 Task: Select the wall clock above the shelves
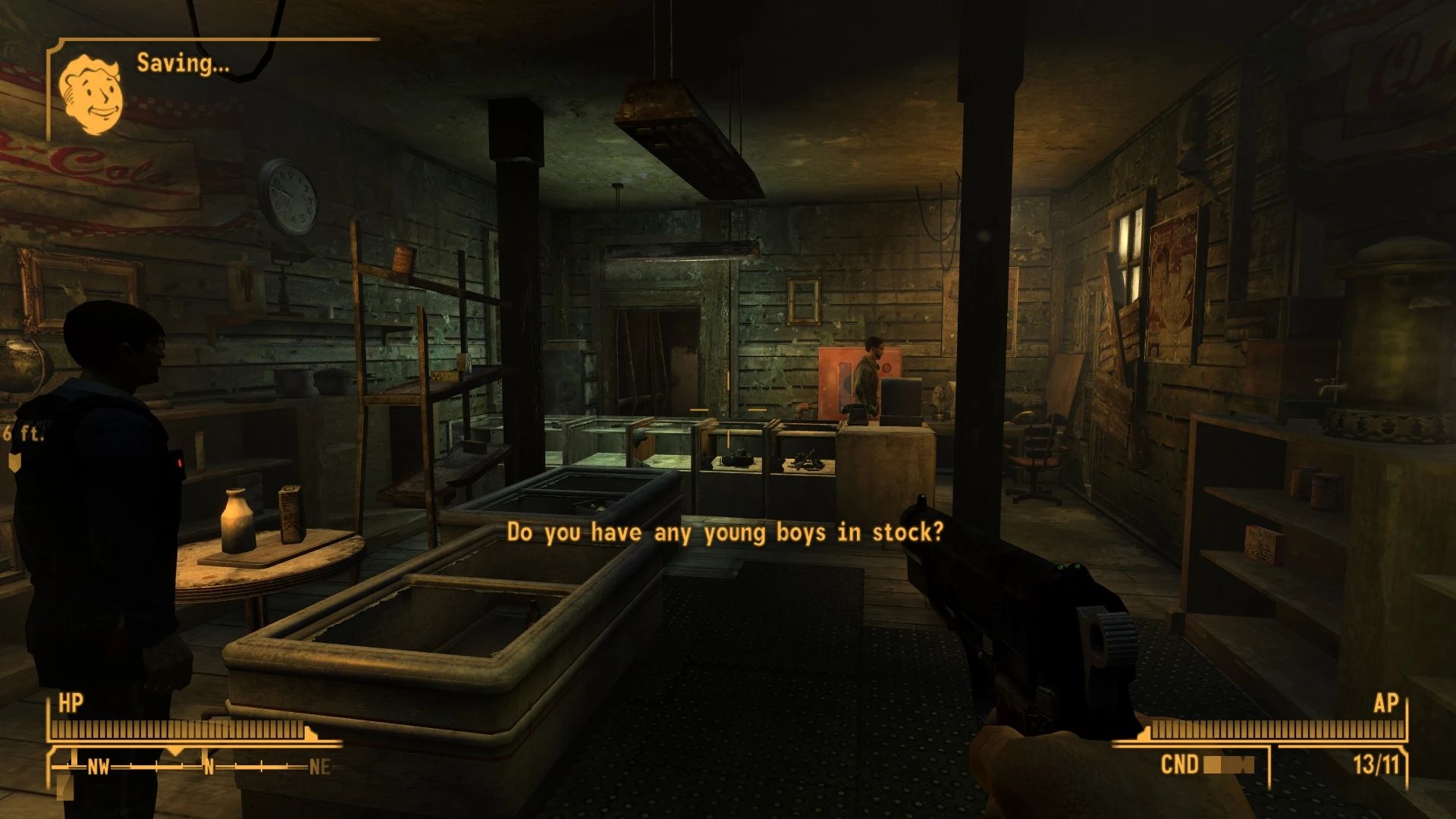click(290, 196)
